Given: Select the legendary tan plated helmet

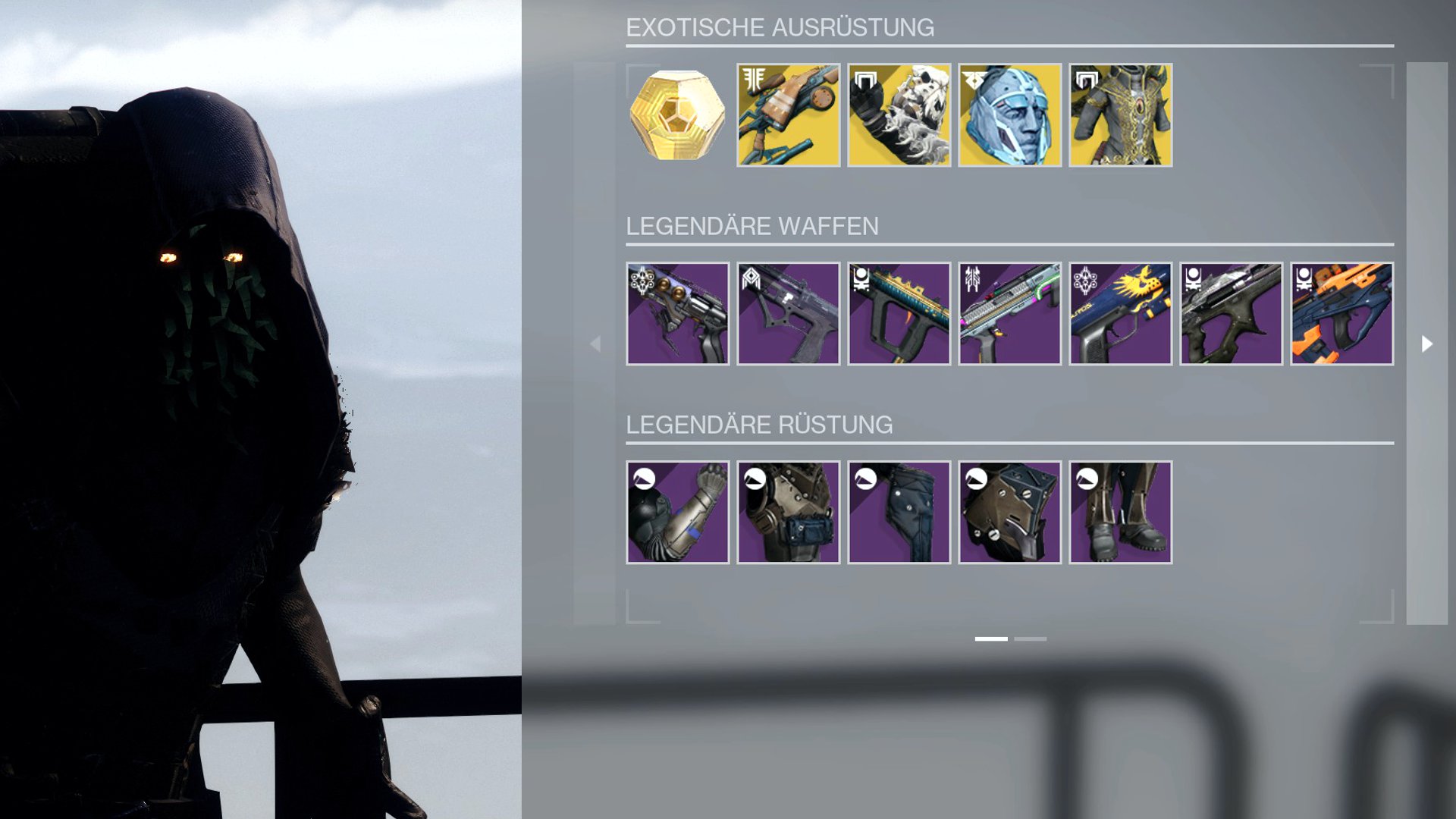Looking at the screenshot, I should (1009, 513).
